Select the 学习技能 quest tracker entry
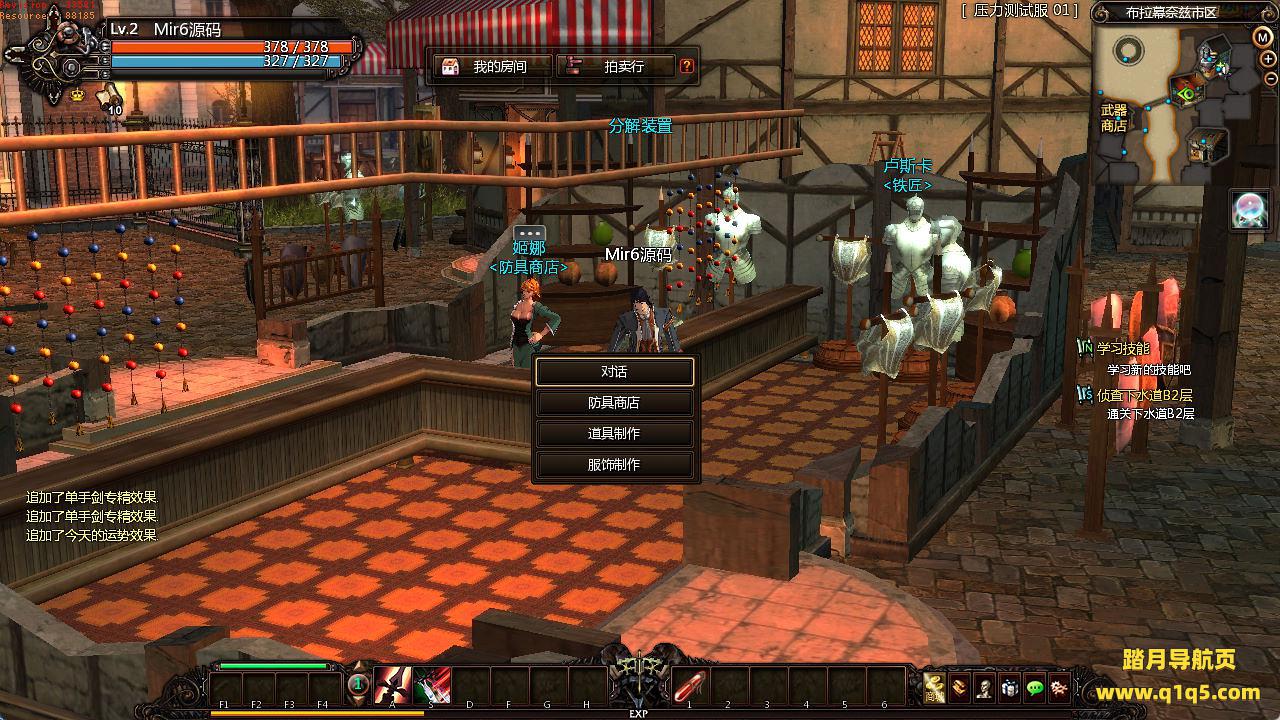 click(1123, 349)
